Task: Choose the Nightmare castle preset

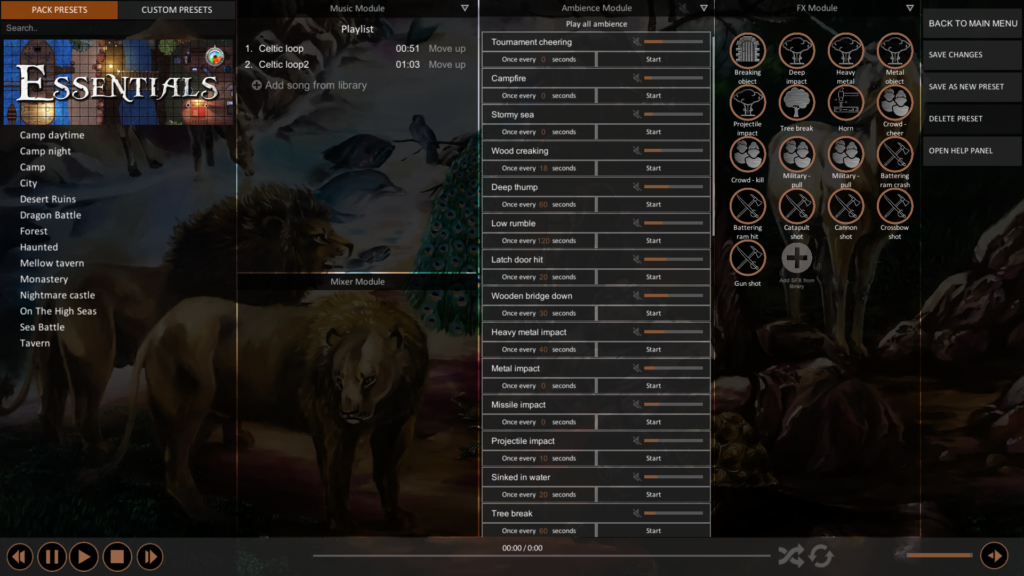Action: tap(57, 295)
